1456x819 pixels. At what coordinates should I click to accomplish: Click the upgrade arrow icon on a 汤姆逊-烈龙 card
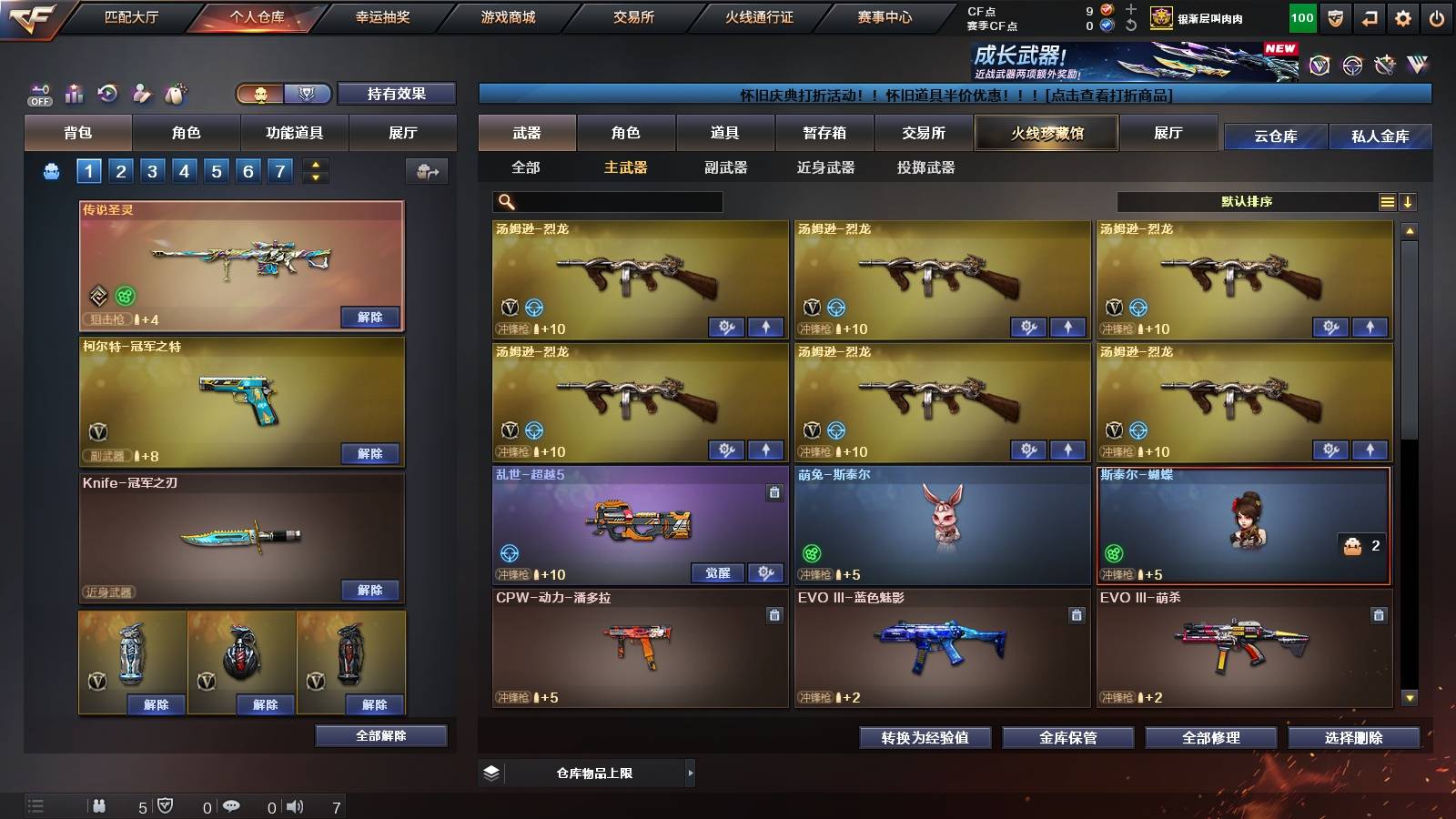coord(767,325)
